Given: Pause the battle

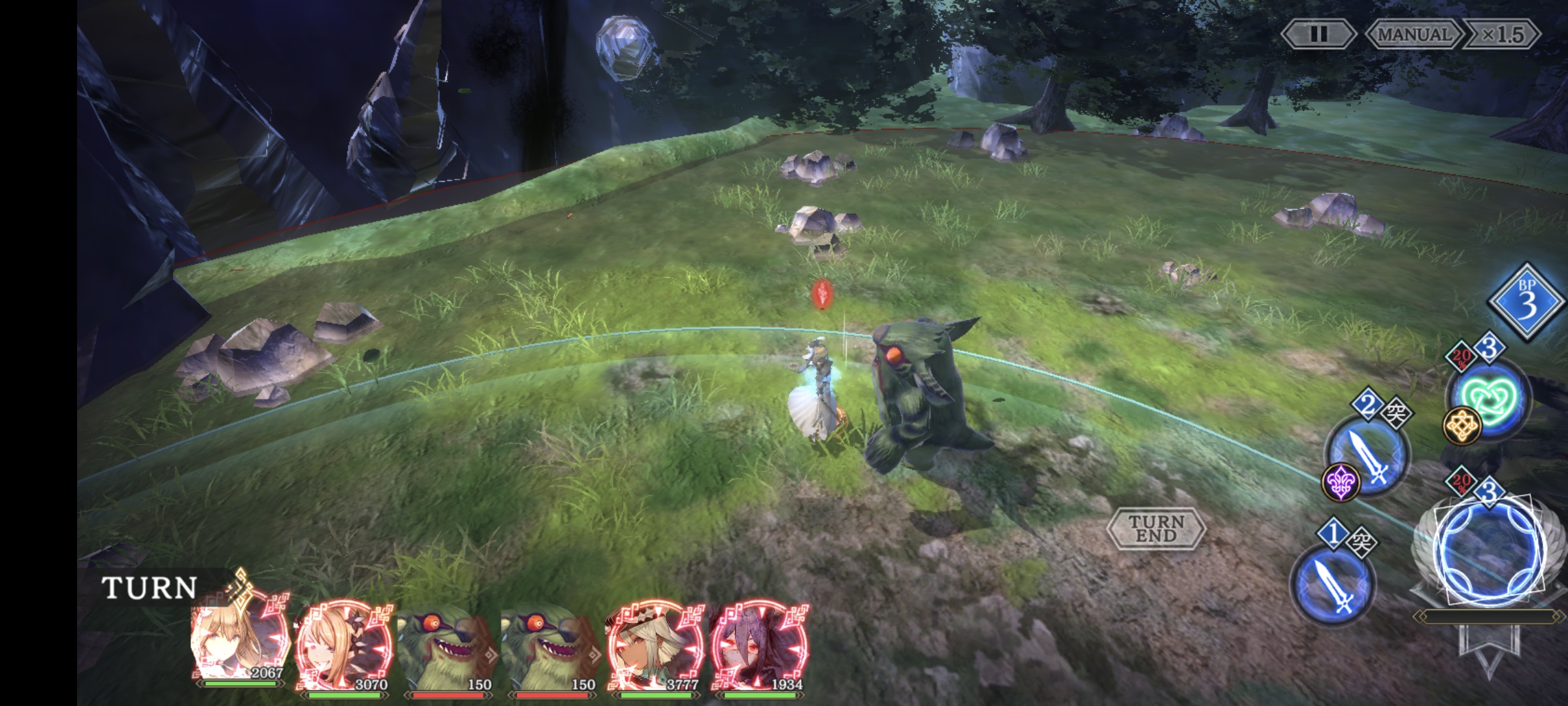Looking at the screenshot, I should 1318,35.
